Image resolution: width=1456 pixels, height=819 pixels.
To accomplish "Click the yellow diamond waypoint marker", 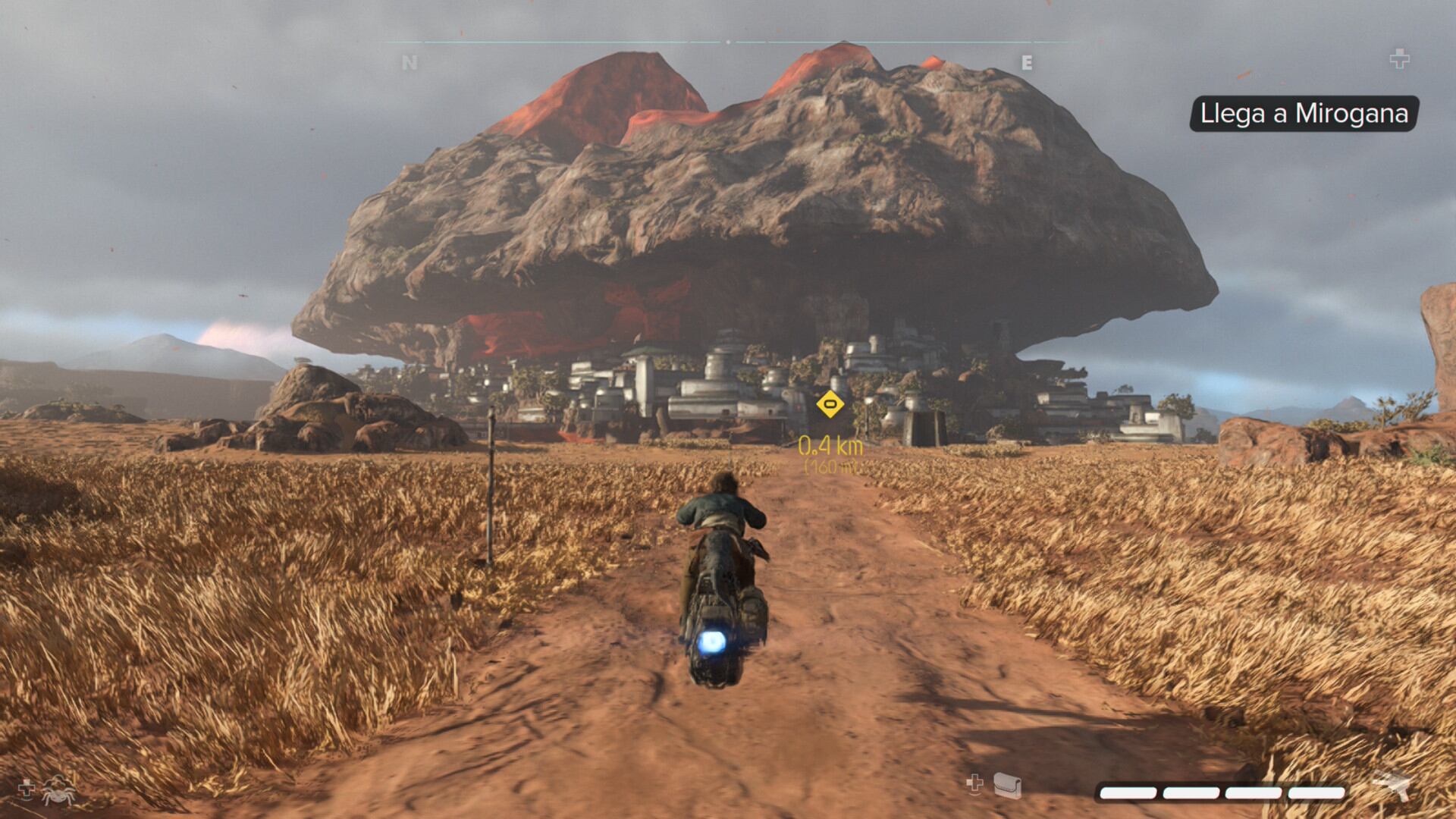I will [830, 403].
